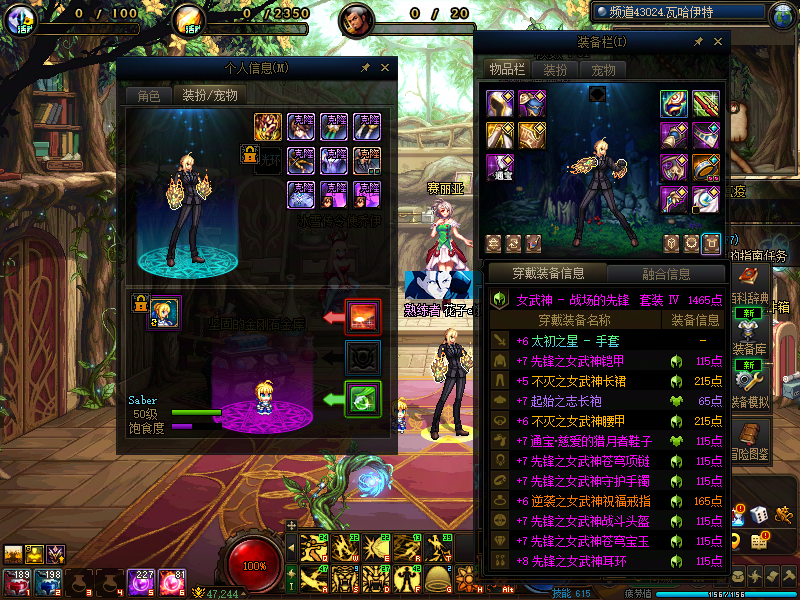Select the green and red spear weapon slot
This screenshot has width=800, height=600.
click(x=706, y=103)
